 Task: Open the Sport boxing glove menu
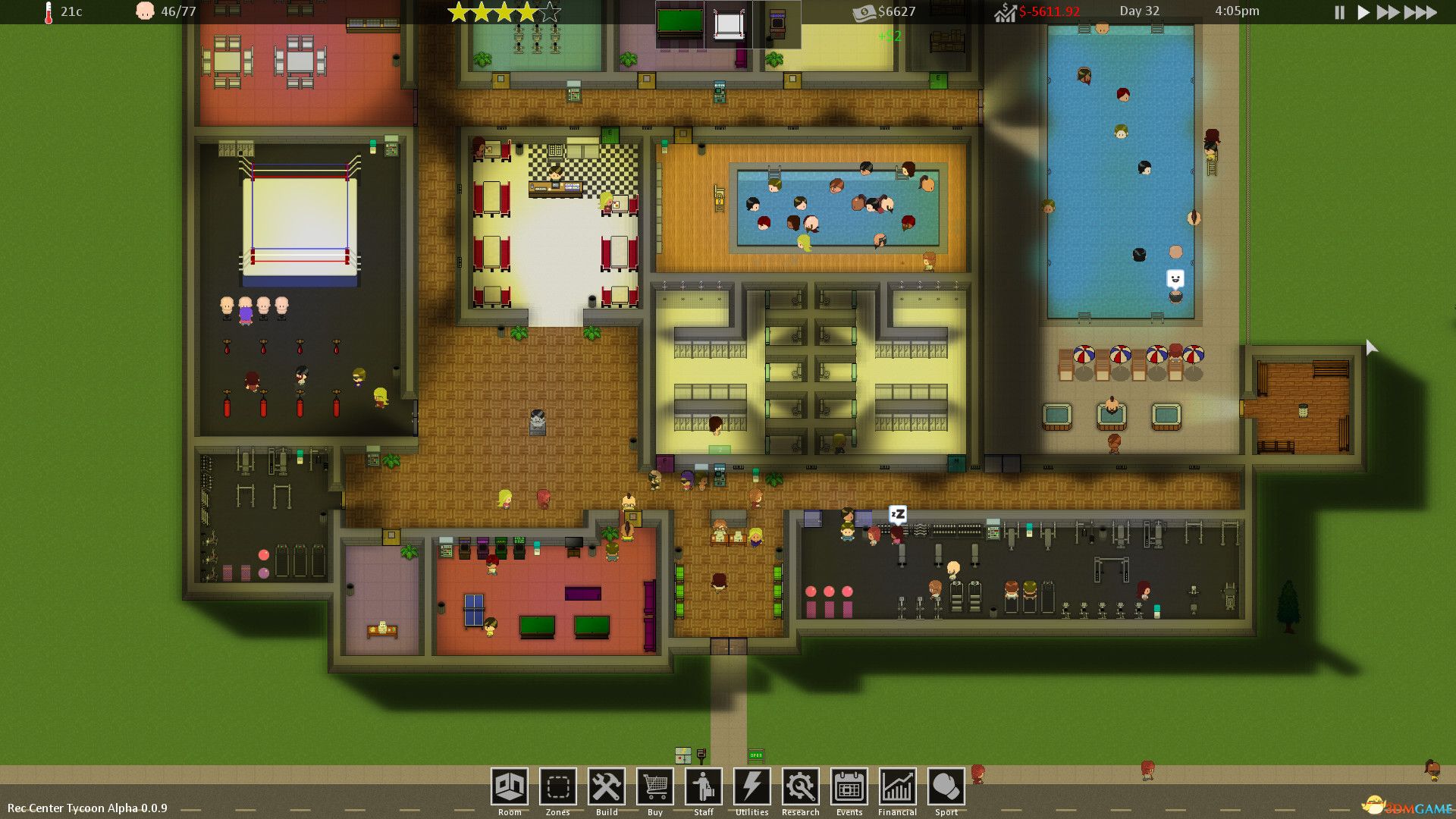click(x=946, y=787)
